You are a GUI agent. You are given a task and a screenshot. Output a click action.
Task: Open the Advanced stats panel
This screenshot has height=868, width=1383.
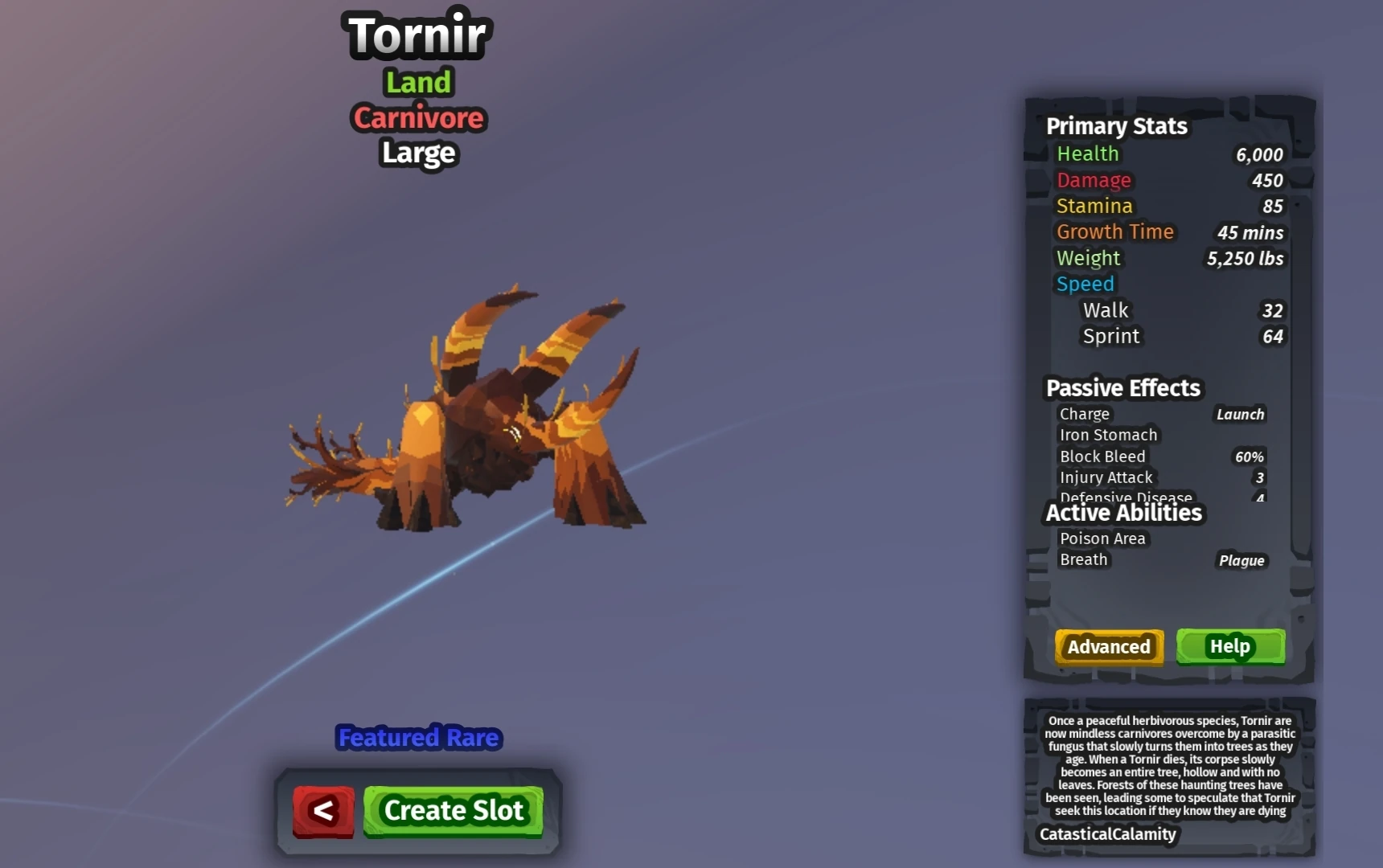pos(1108,647)
